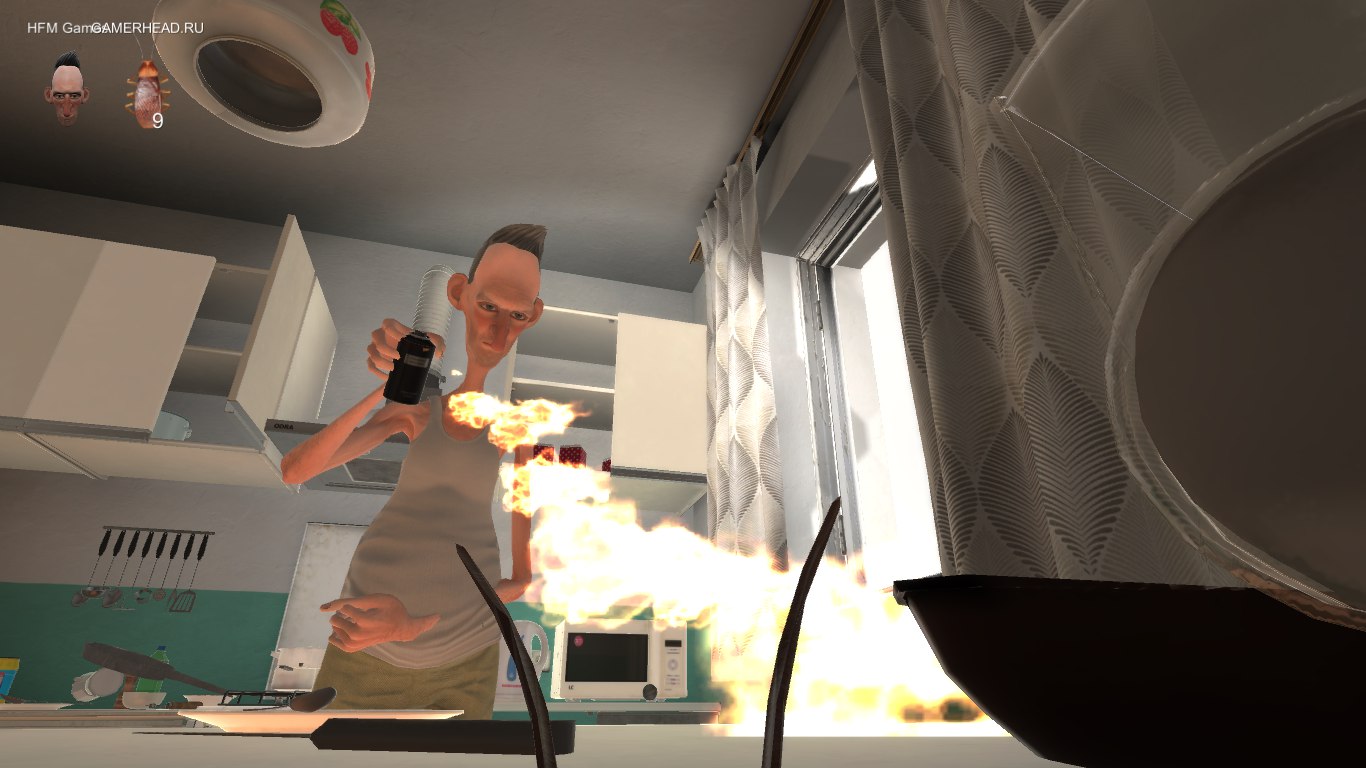Click the human head HUD icon
Screen dimensions: 1366x768
(62, 86)
